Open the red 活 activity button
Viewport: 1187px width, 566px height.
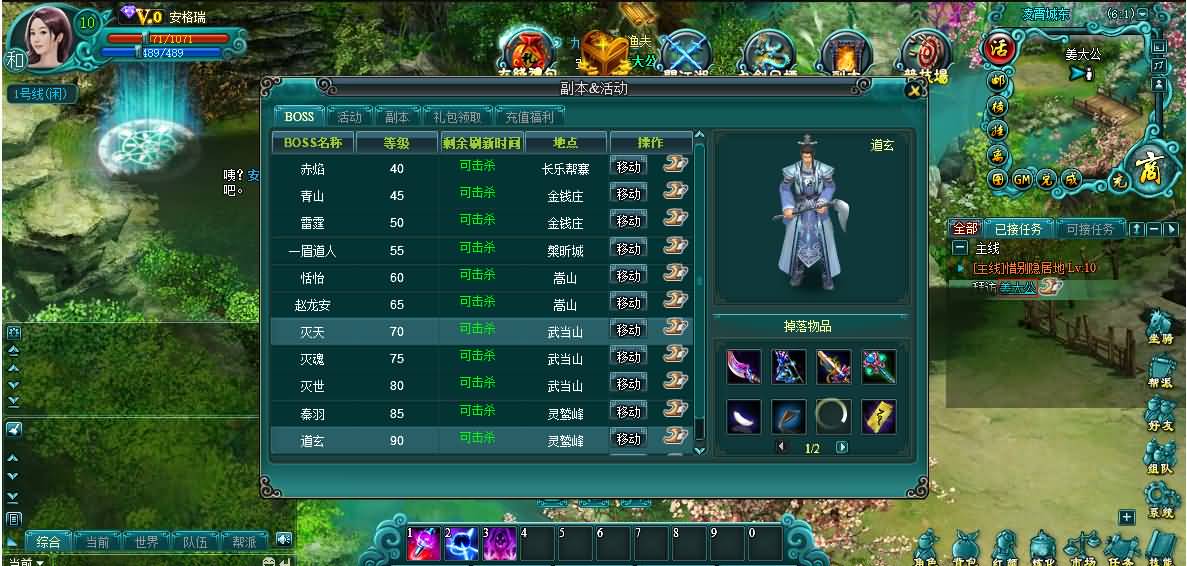pyautogui.click(x=997, y=48)
